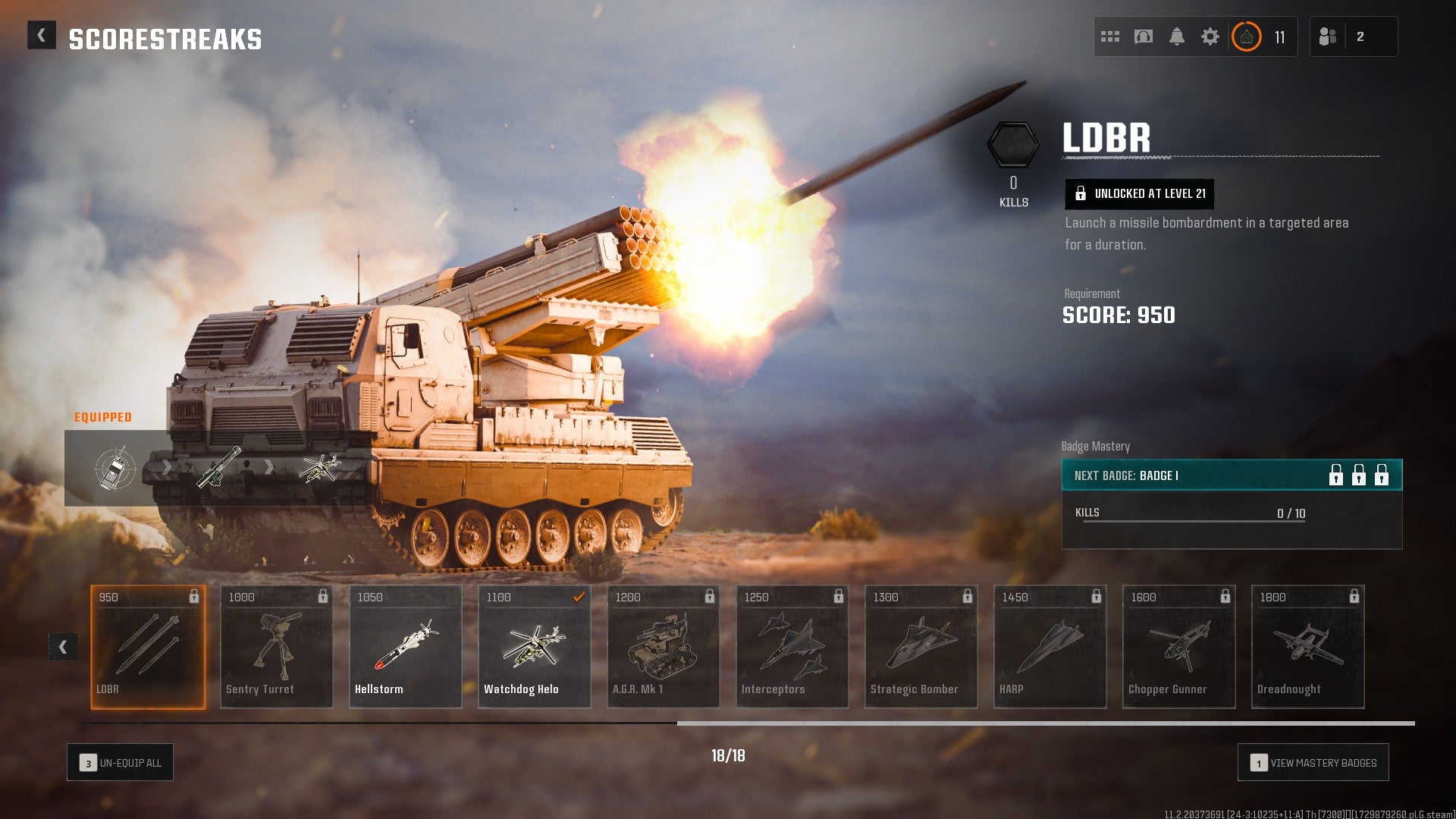Open the social party icon
The image size is (1456, 819).
point(1328,36)
